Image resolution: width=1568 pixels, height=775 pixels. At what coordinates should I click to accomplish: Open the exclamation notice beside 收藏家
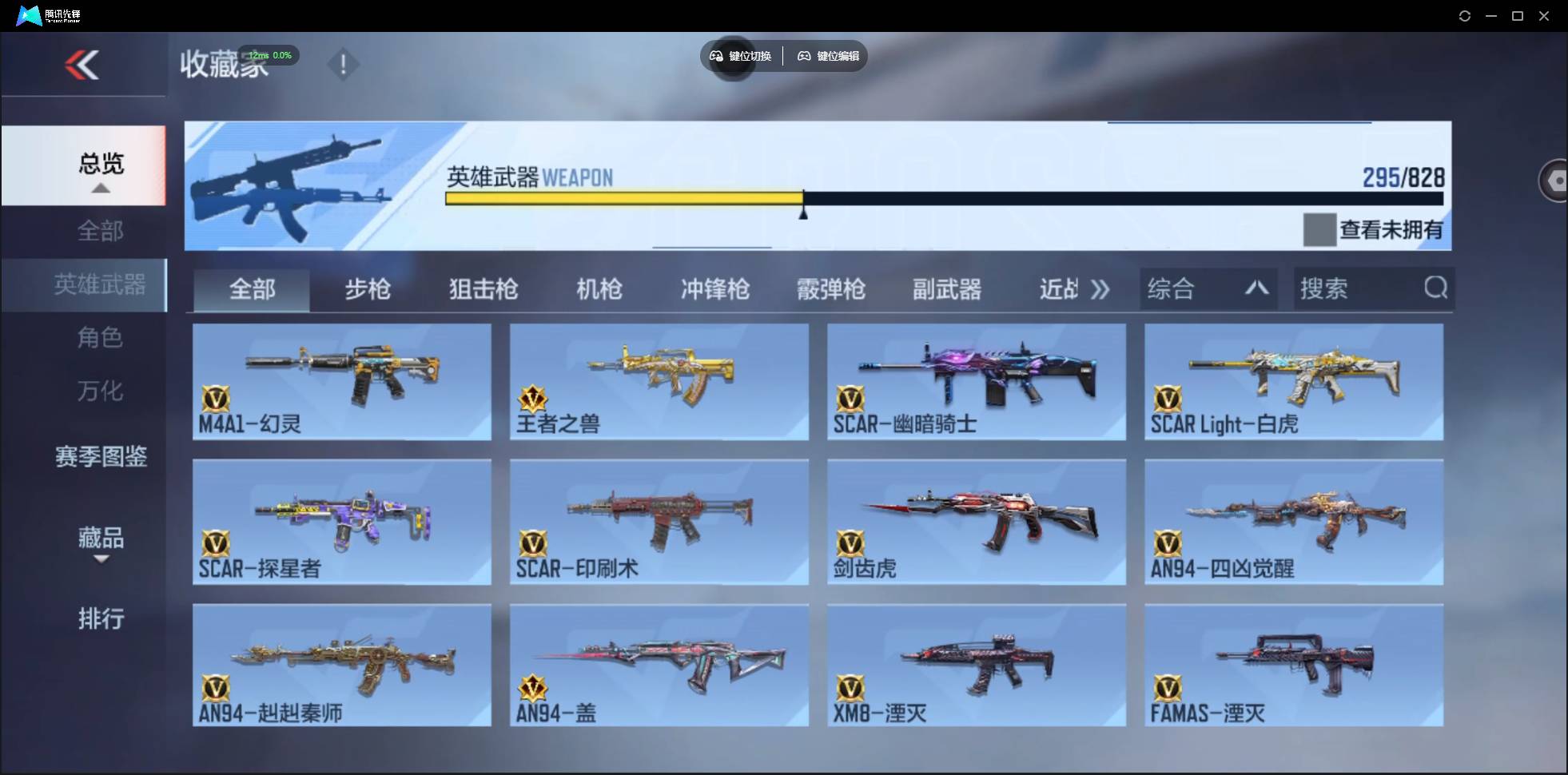click(344, 64)
